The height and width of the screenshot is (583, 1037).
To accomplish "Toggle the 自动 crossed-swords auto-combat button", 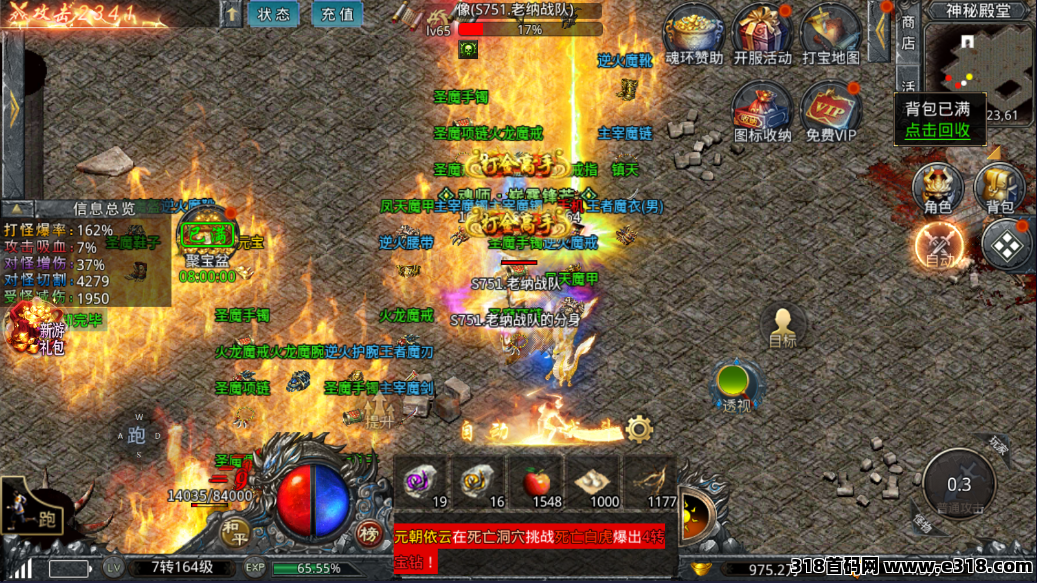I will point(939,245).
